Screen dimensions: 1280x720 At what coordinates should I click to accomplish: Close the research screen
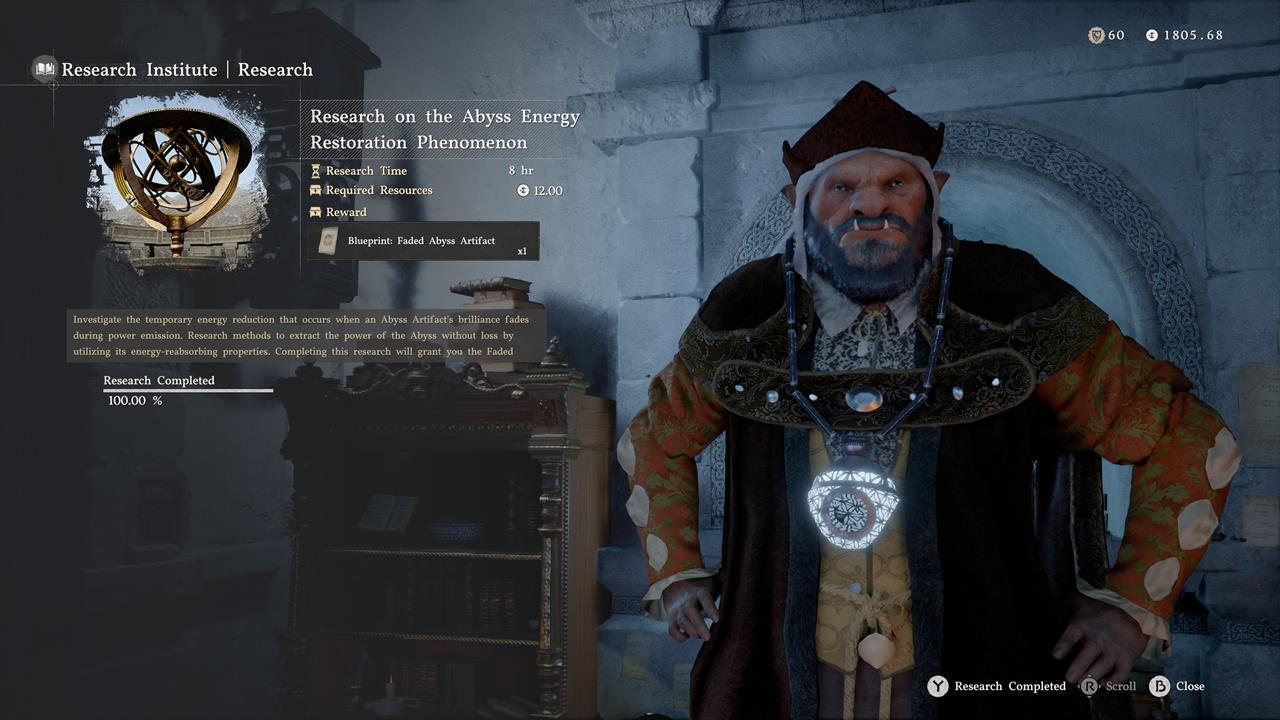[x=1177, y=686]
